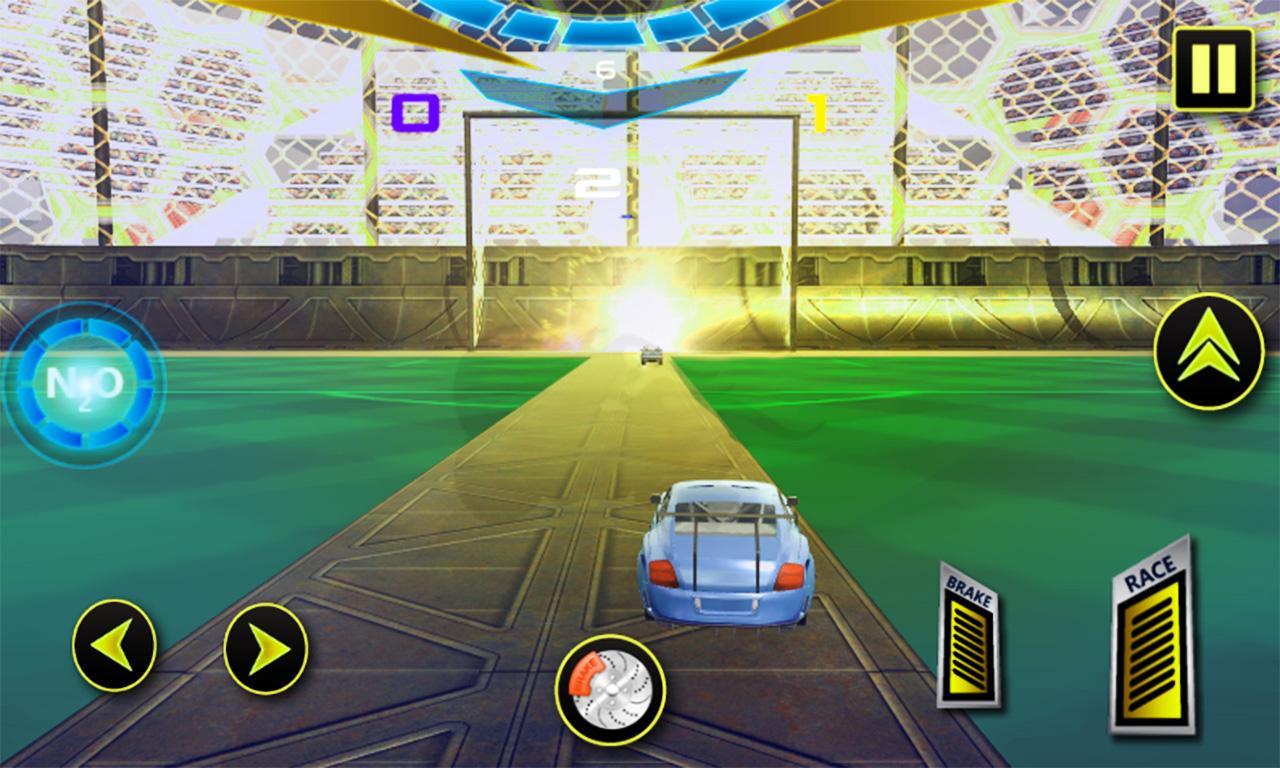Accelerate with the RACE pedal
Viewport: 1280px width, 768px height.
tap(1151, 639)
